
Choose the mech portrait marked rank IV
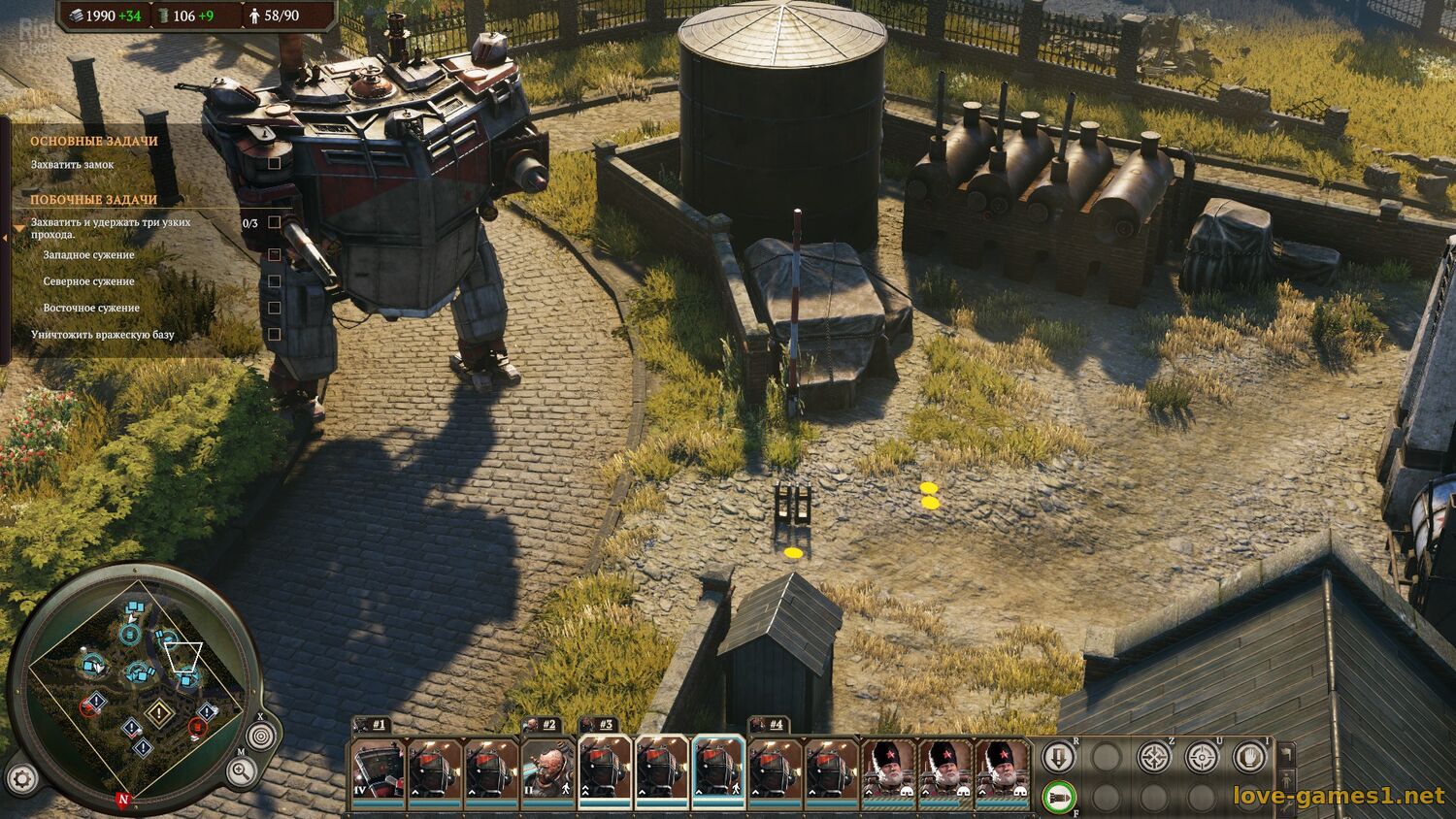[x=378, y=769]
